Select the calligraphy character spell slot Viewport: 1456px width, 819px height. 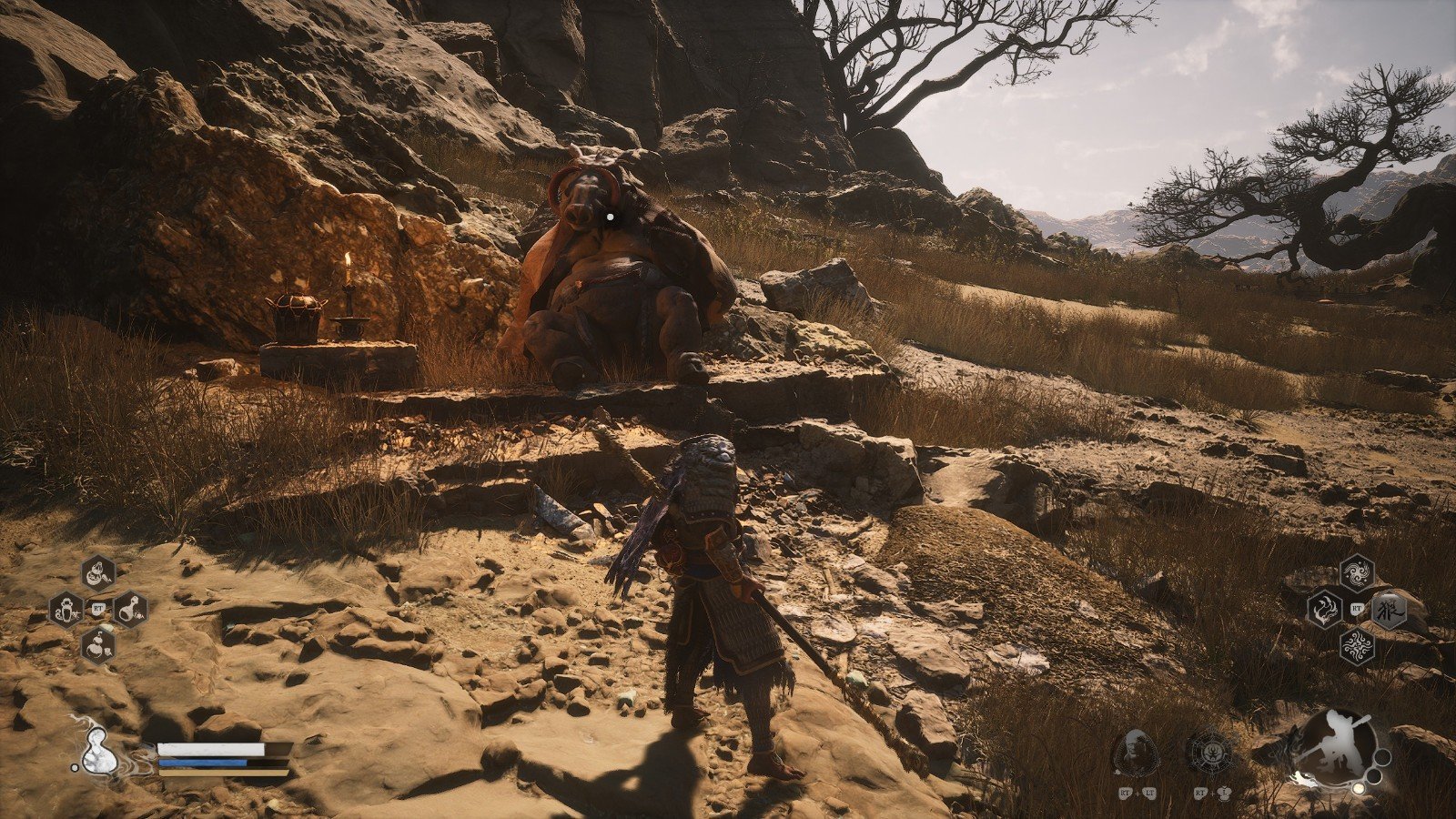pos(1389,610)
